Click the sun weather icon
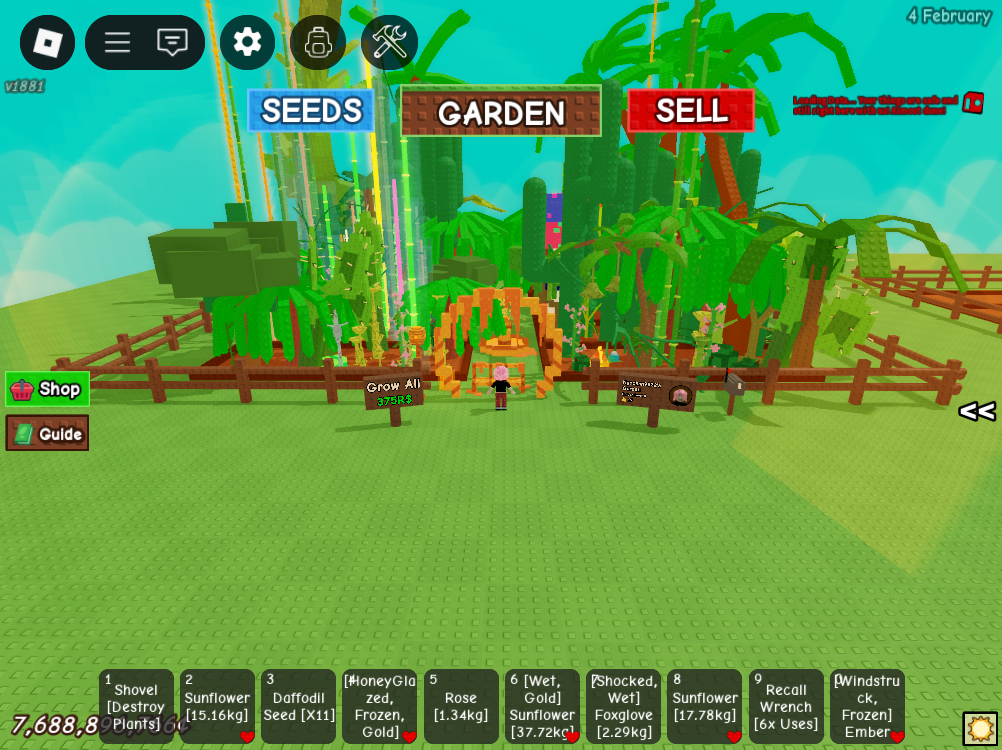The height and width of the screenshot is (750, 1002). 980,728
